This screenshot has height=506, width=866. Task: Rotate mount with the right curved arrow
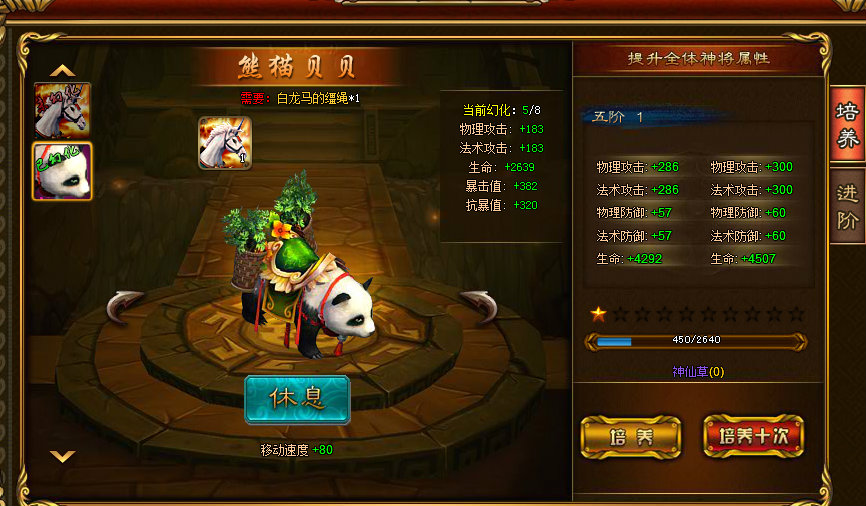(478, 306)
